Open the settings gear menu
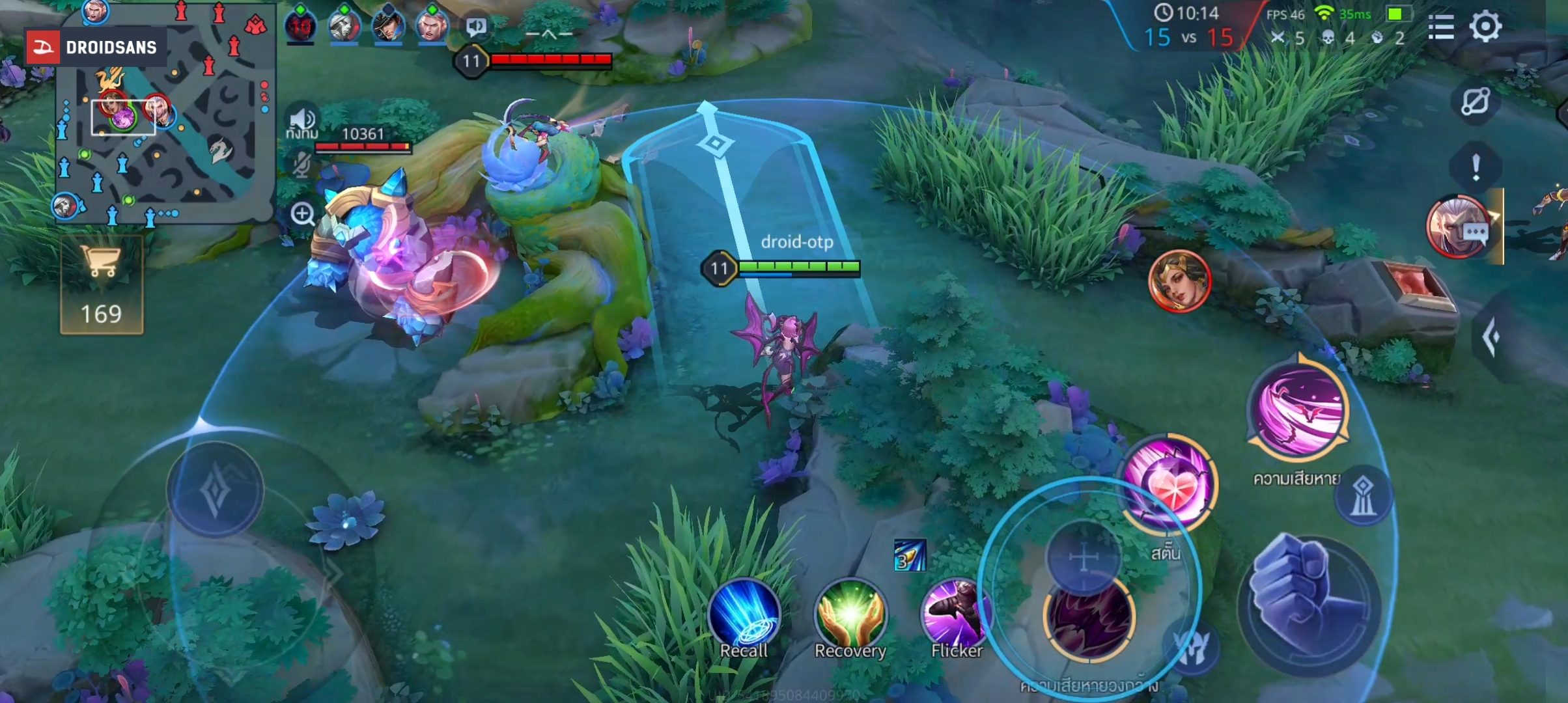 1485,27
